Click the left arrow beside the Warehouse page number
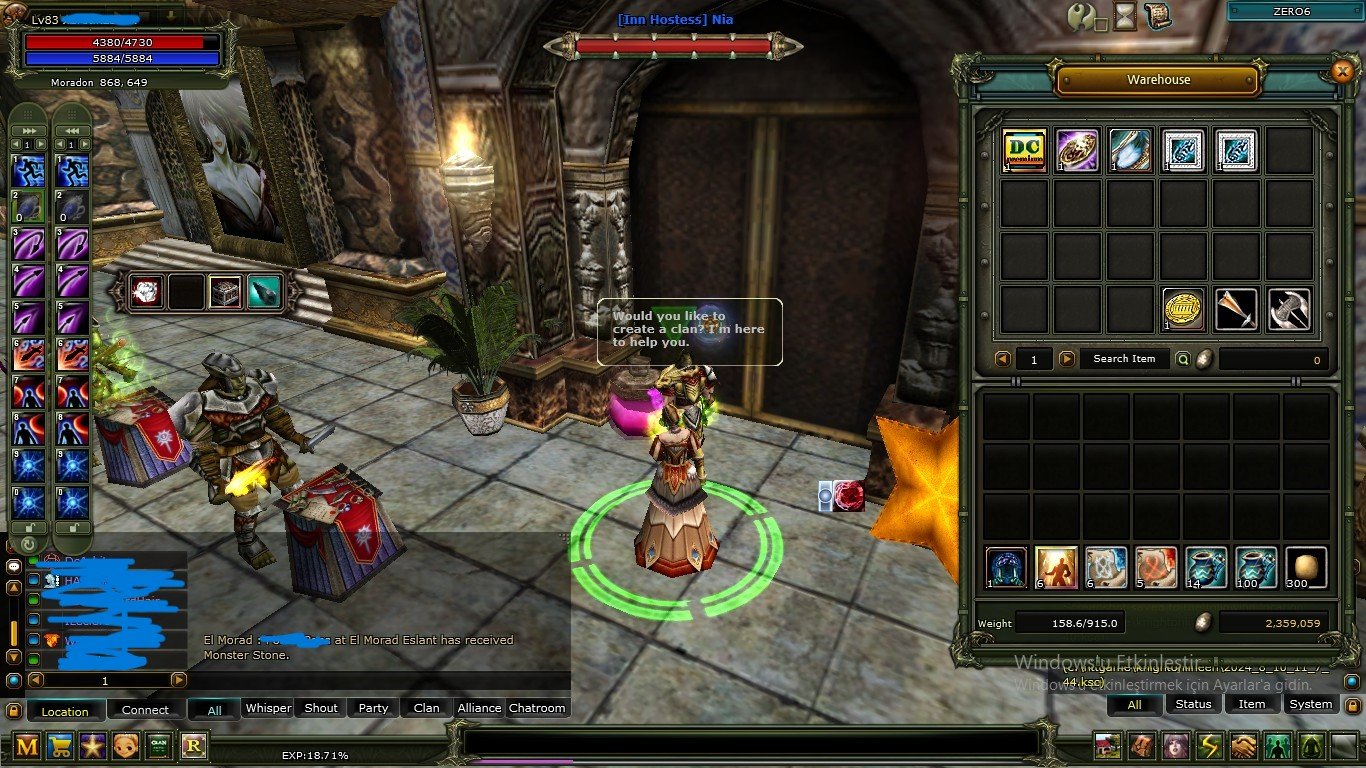Screen dimensions: 1366x768 pos(1003,359)
